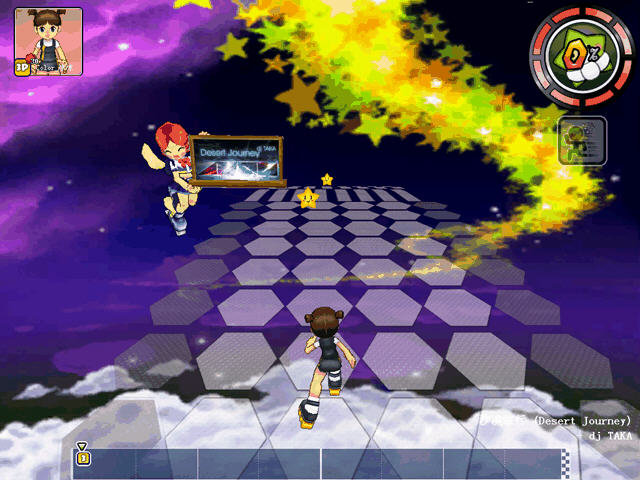This screenshot has height=480, width=640.
Task: Click the yellow player marker on the progress track
Action: 83,457
